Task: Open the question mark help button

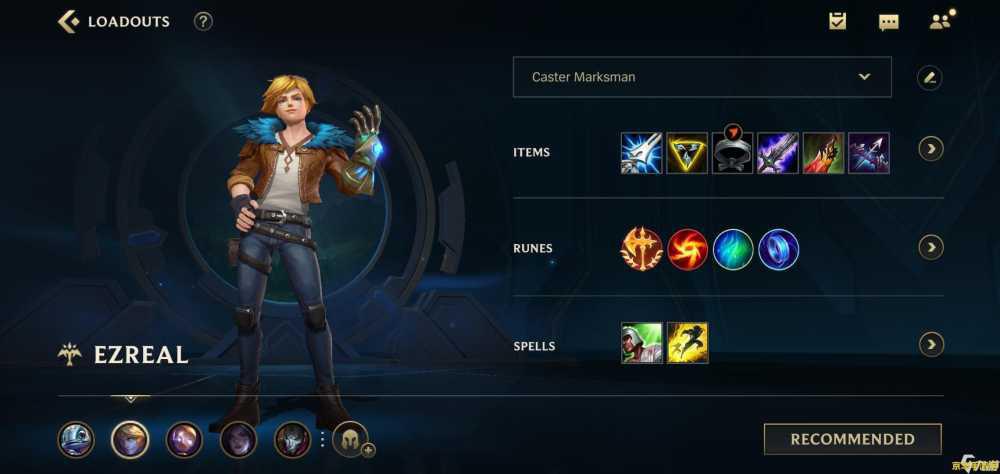Action: (x=203, y=21)
